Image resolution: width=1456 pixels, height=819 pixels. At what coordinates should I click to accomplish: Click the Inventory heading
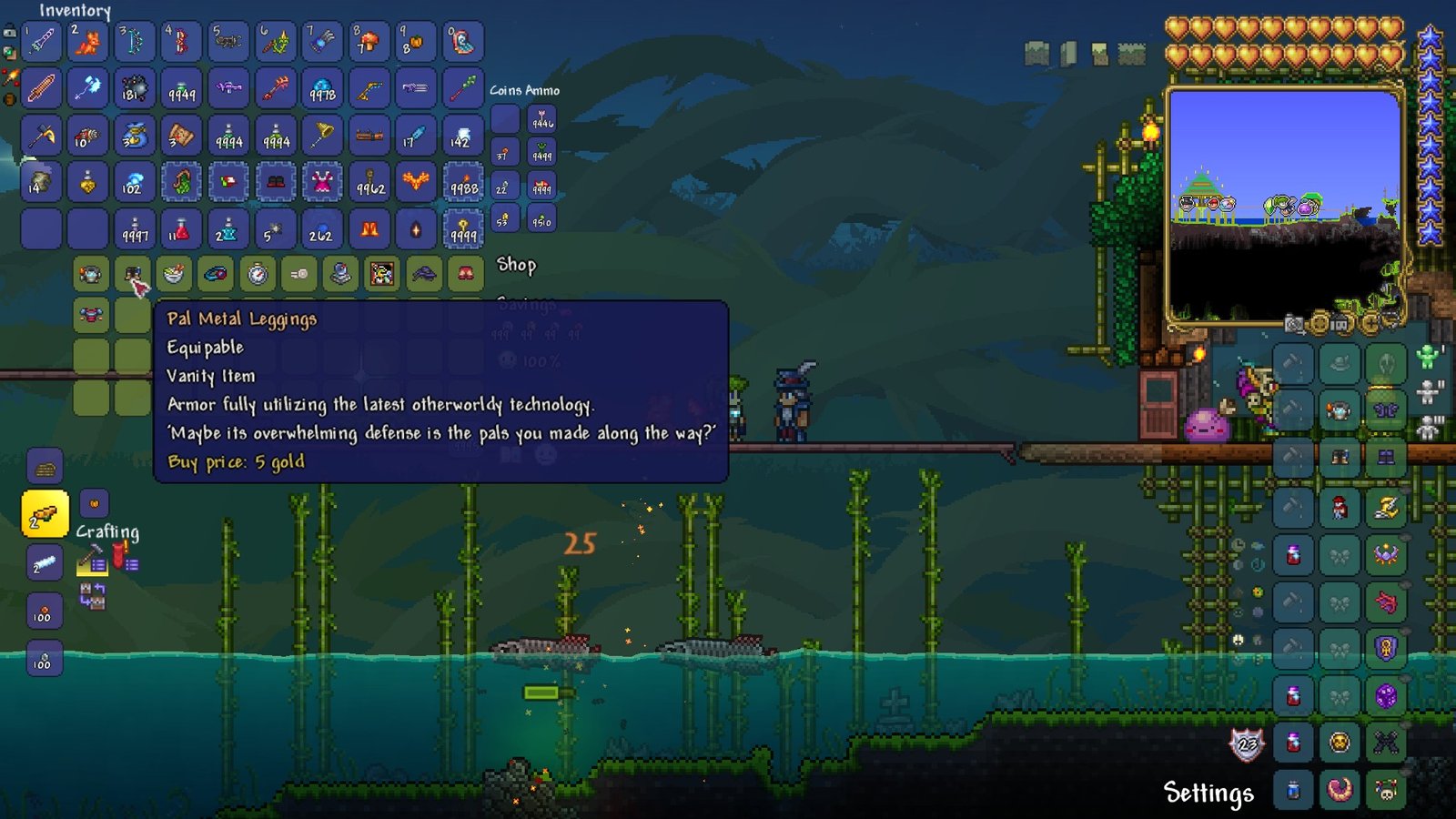76,12
